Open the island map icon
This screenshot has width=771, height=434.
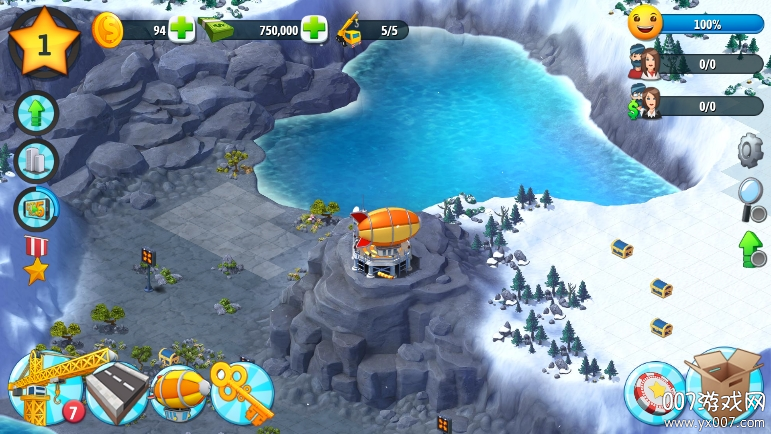pos(36,208)
